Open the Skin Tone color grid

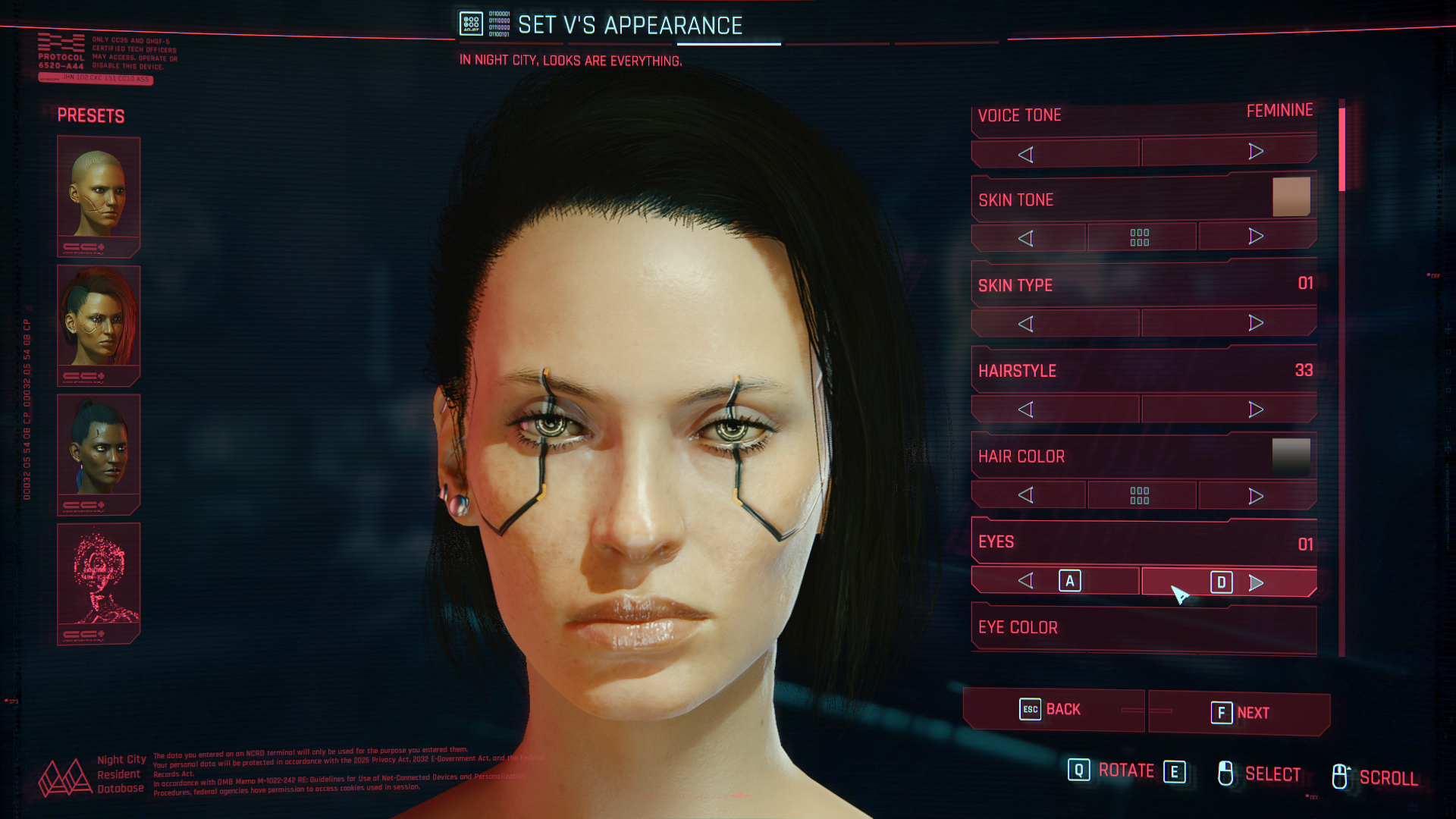pyautogui.click(x=1140, y=237)
